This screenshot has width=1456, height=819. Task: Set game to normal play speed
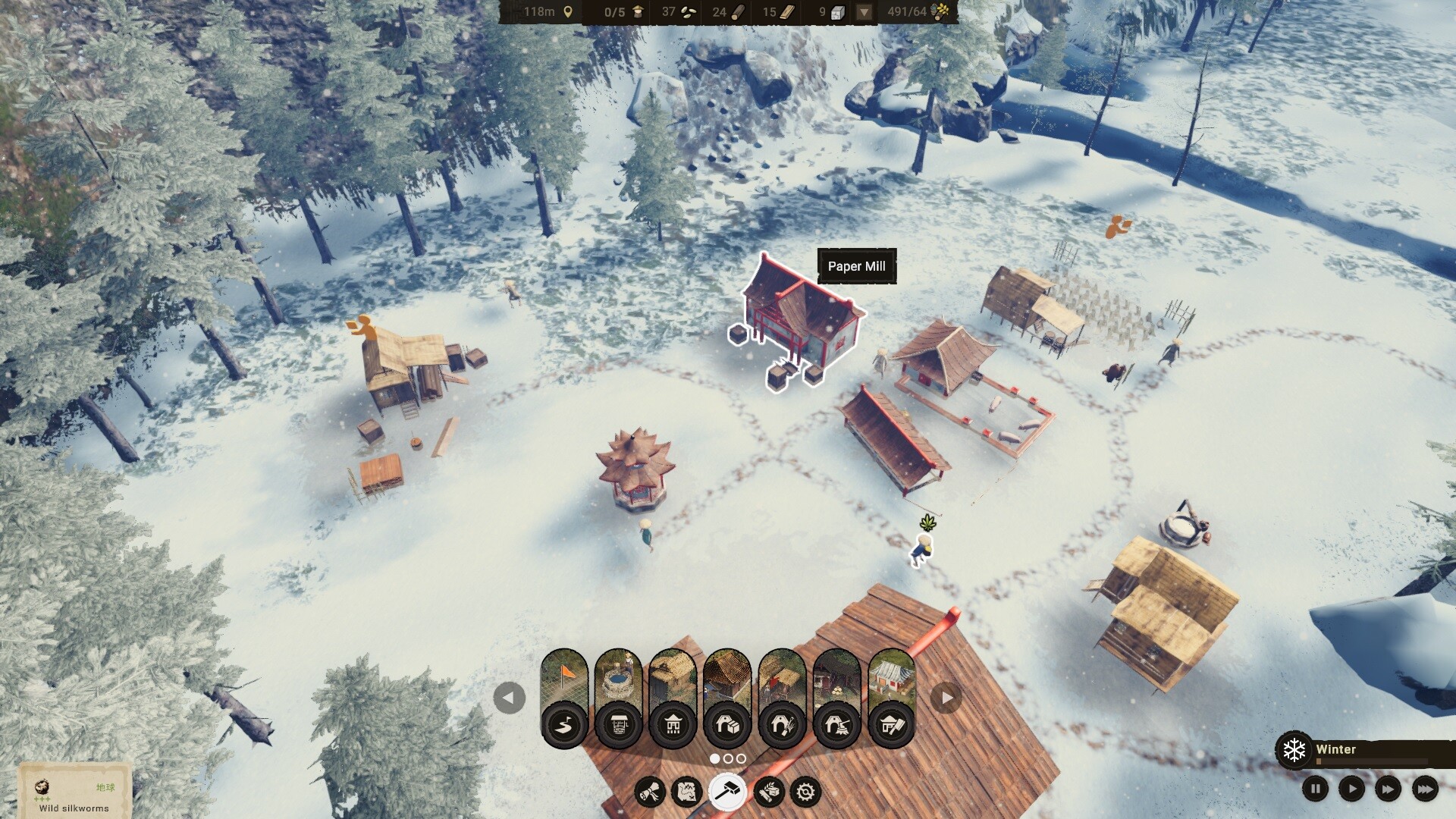pos(1351,789)
